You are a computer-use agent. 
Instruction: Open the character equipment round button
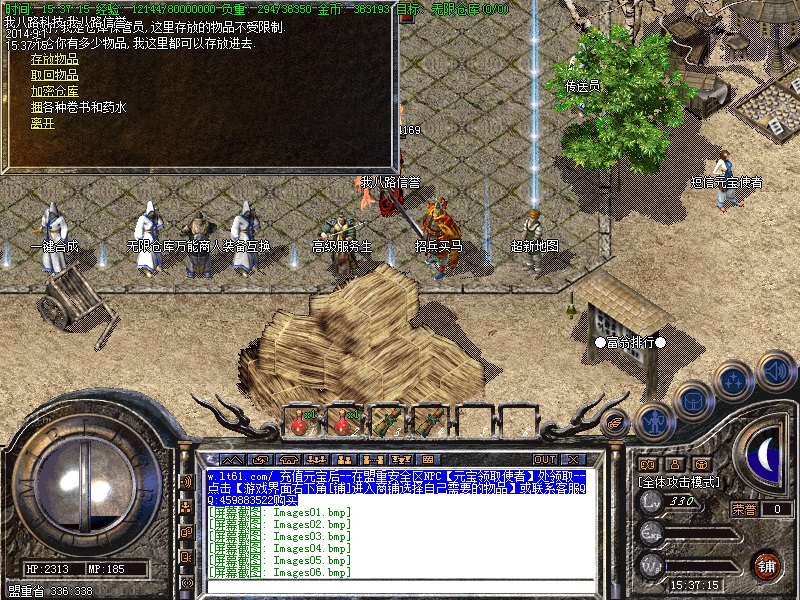(x=653, y=422)
